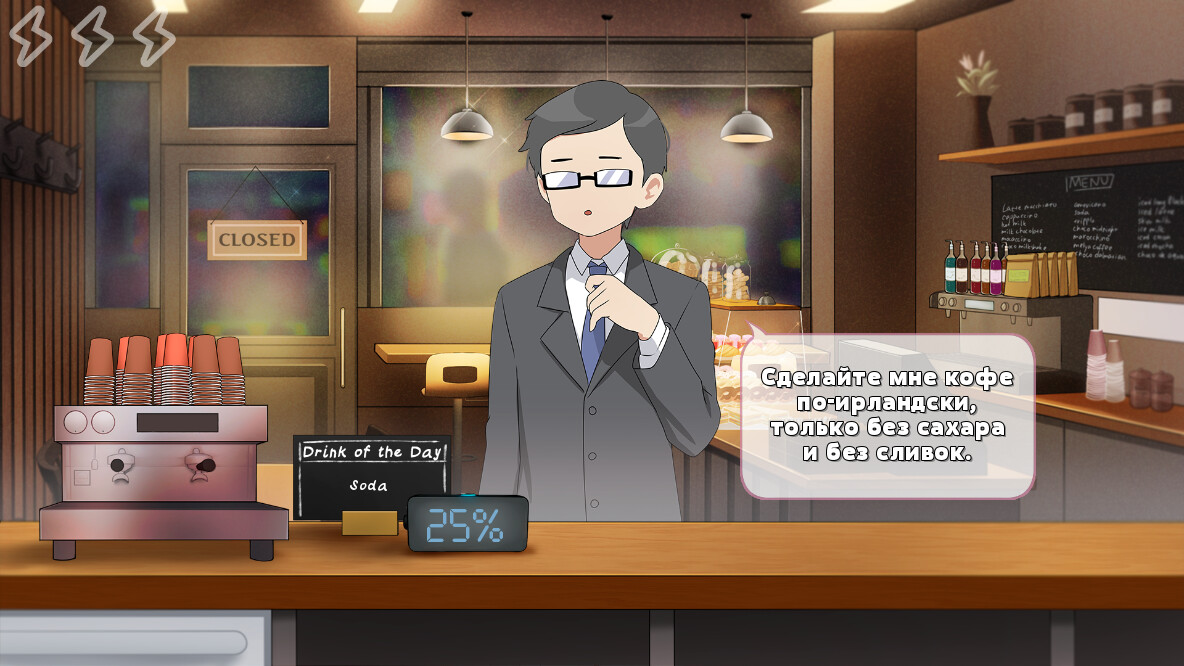
Task: Advance the customer's Irish coffee speech bubble
Action: click(887, 417)
